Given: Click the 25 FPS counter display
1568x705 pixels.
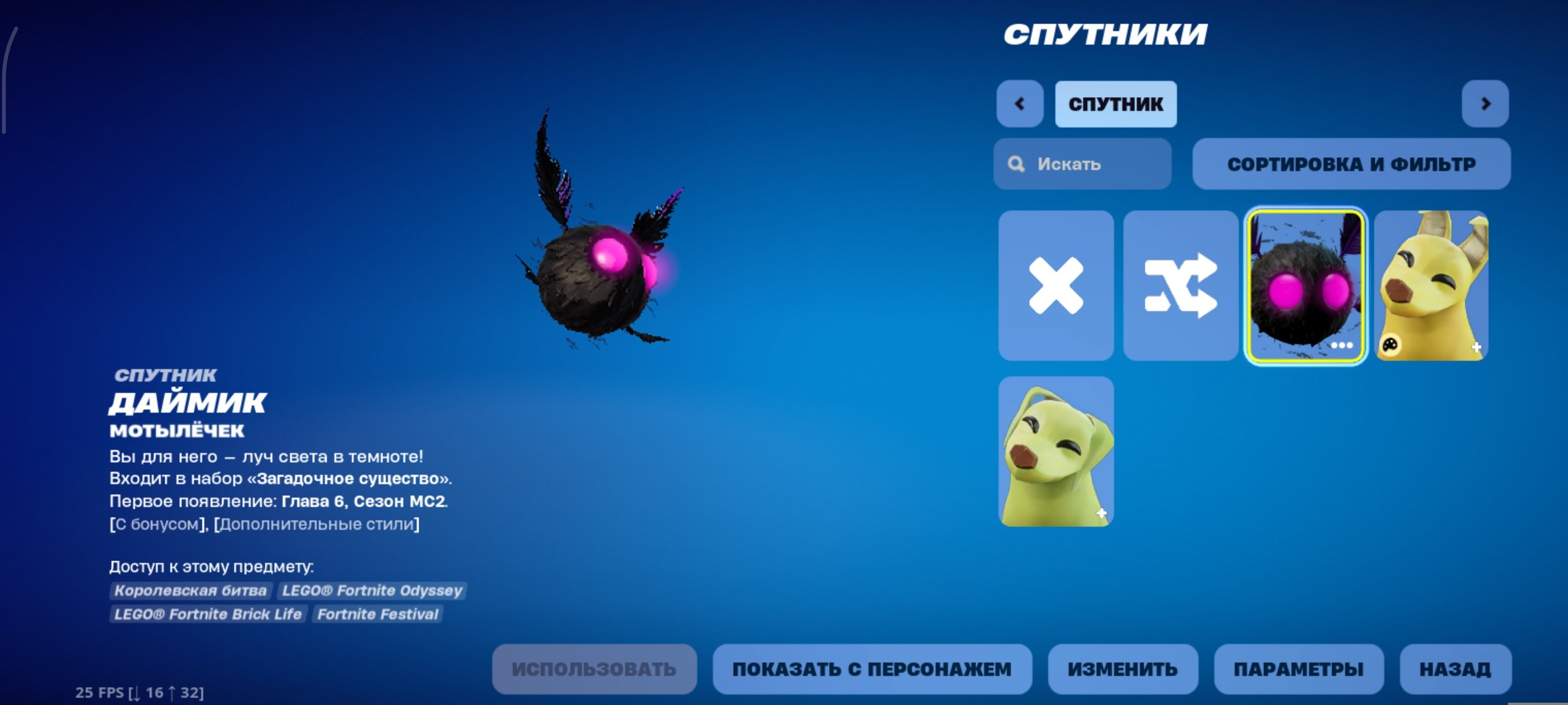Looking at the screenshot, I should pos(138,692).
